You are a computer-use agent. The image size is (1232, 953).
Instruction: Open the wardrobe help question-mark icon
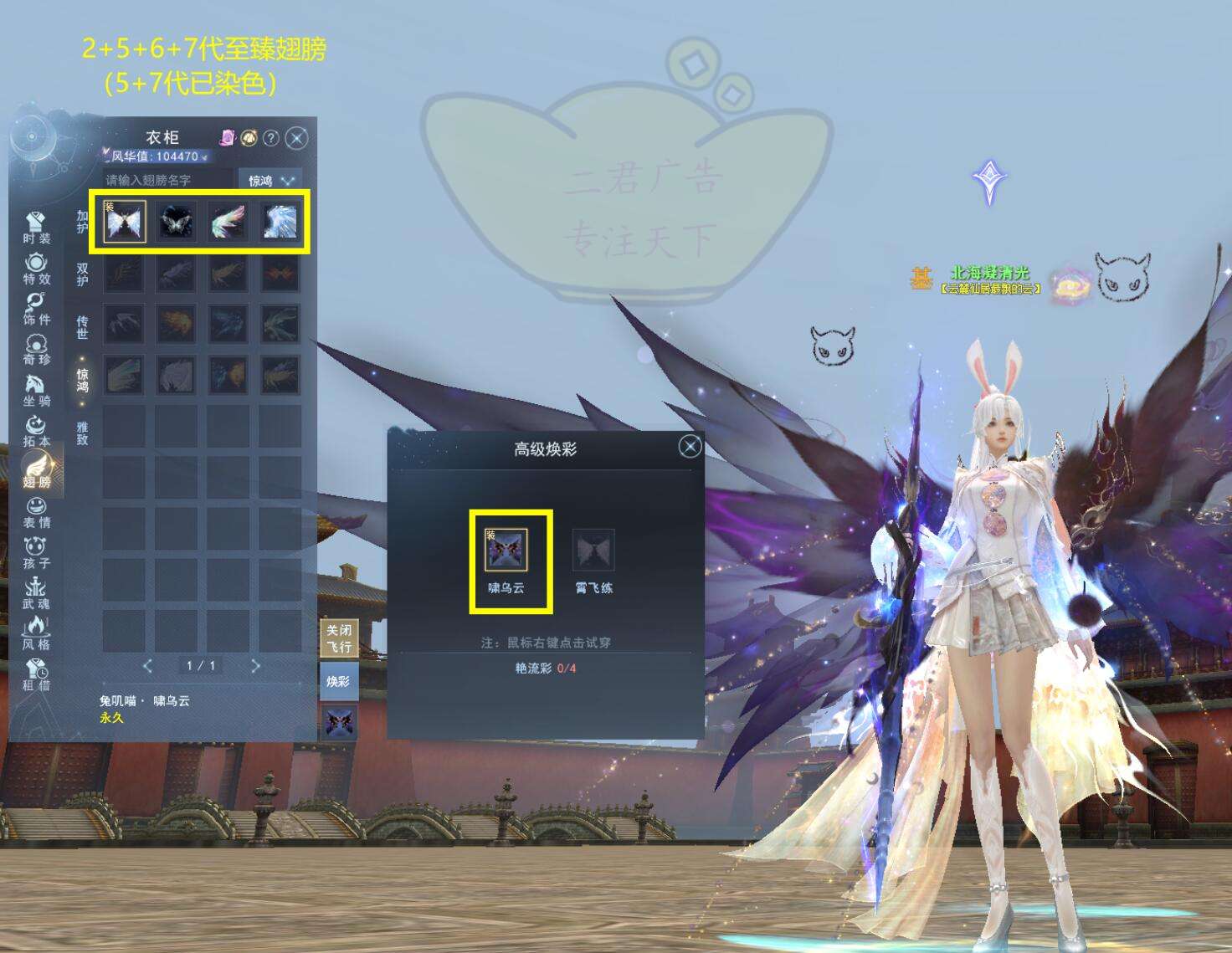coord(271,138)
